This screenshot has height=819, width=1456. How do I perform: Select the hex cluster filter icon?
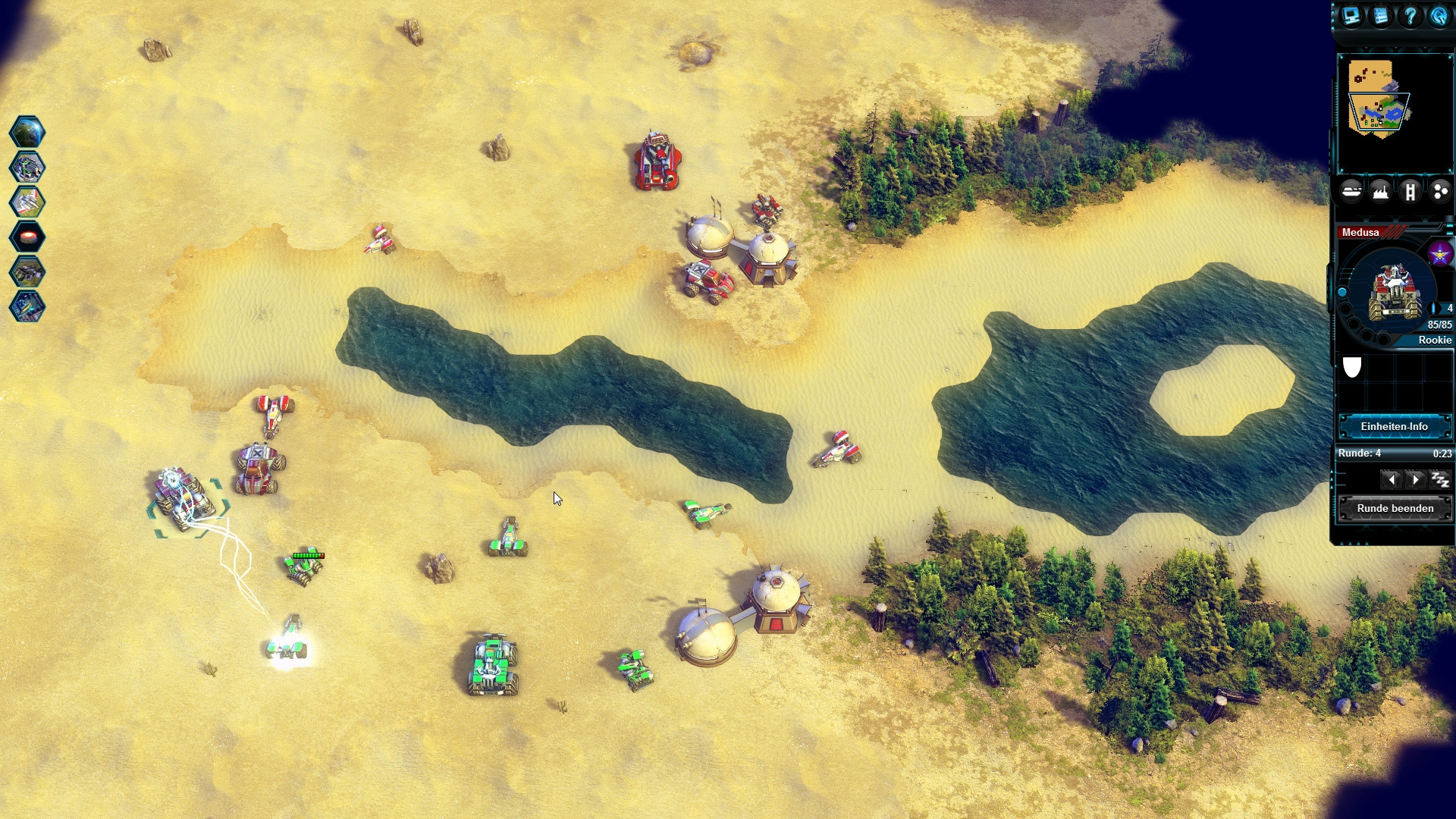(x=1439, y=191)
